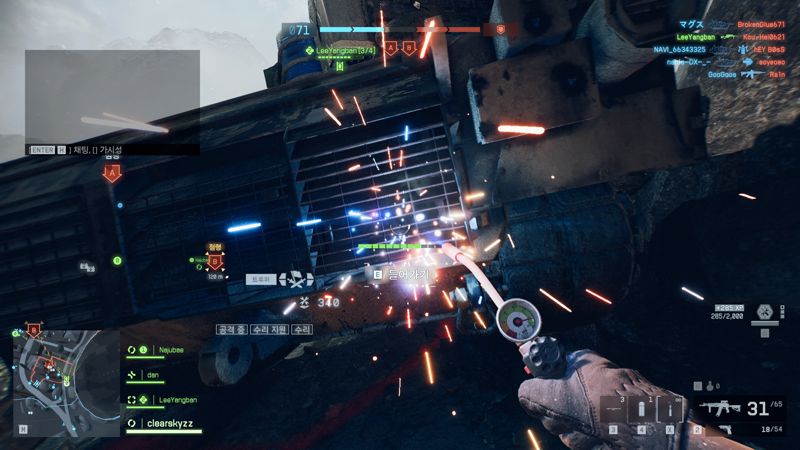Click objective A marker in the top capture bar

[x=391, y=47]
